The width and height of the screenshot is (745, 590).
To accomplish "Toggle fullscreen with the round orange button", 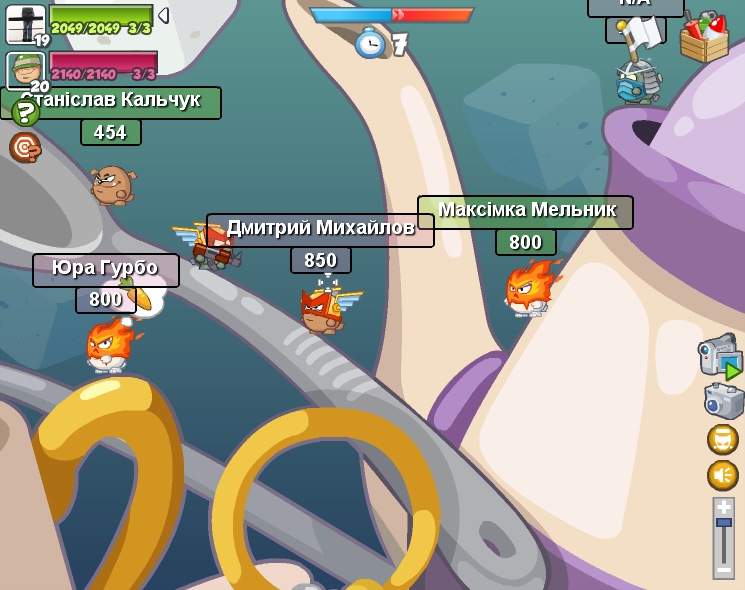I will [722, 439].
